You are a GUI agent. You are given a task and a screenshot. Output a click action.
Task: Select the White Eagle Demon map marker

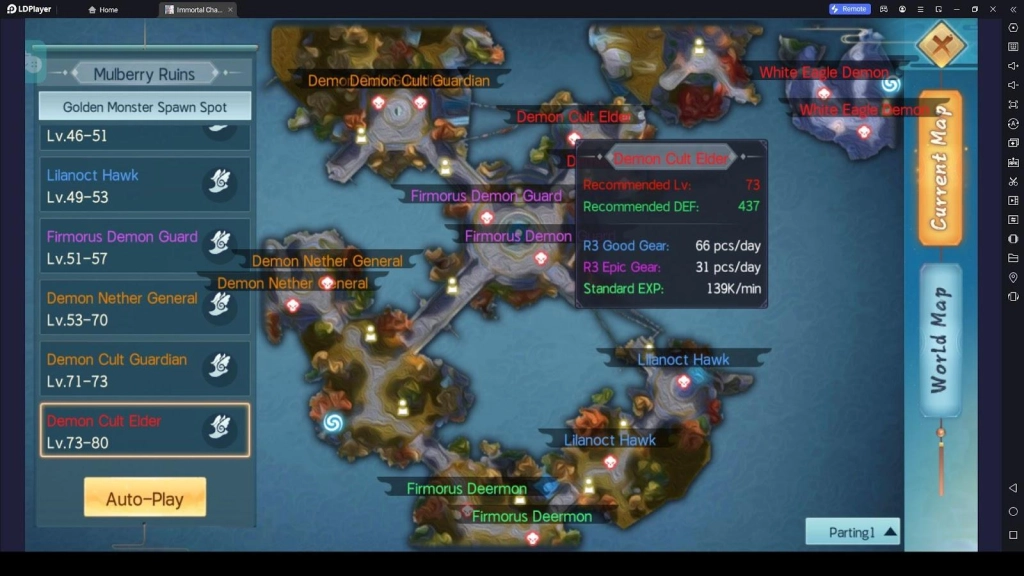[x=823, y=73]
